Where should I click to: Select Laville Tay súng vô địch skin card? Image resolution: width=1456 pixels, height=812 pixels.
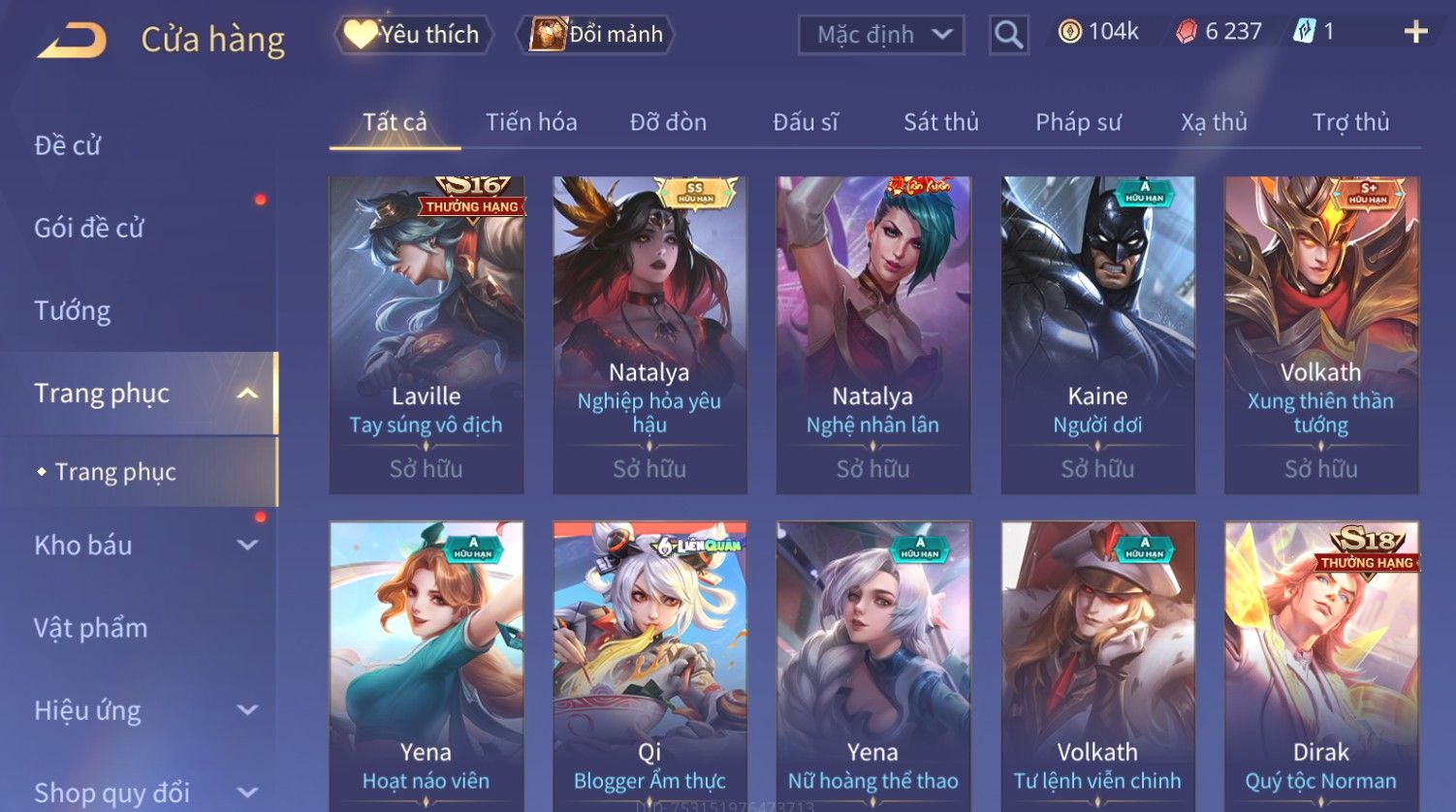pos(427,334)
